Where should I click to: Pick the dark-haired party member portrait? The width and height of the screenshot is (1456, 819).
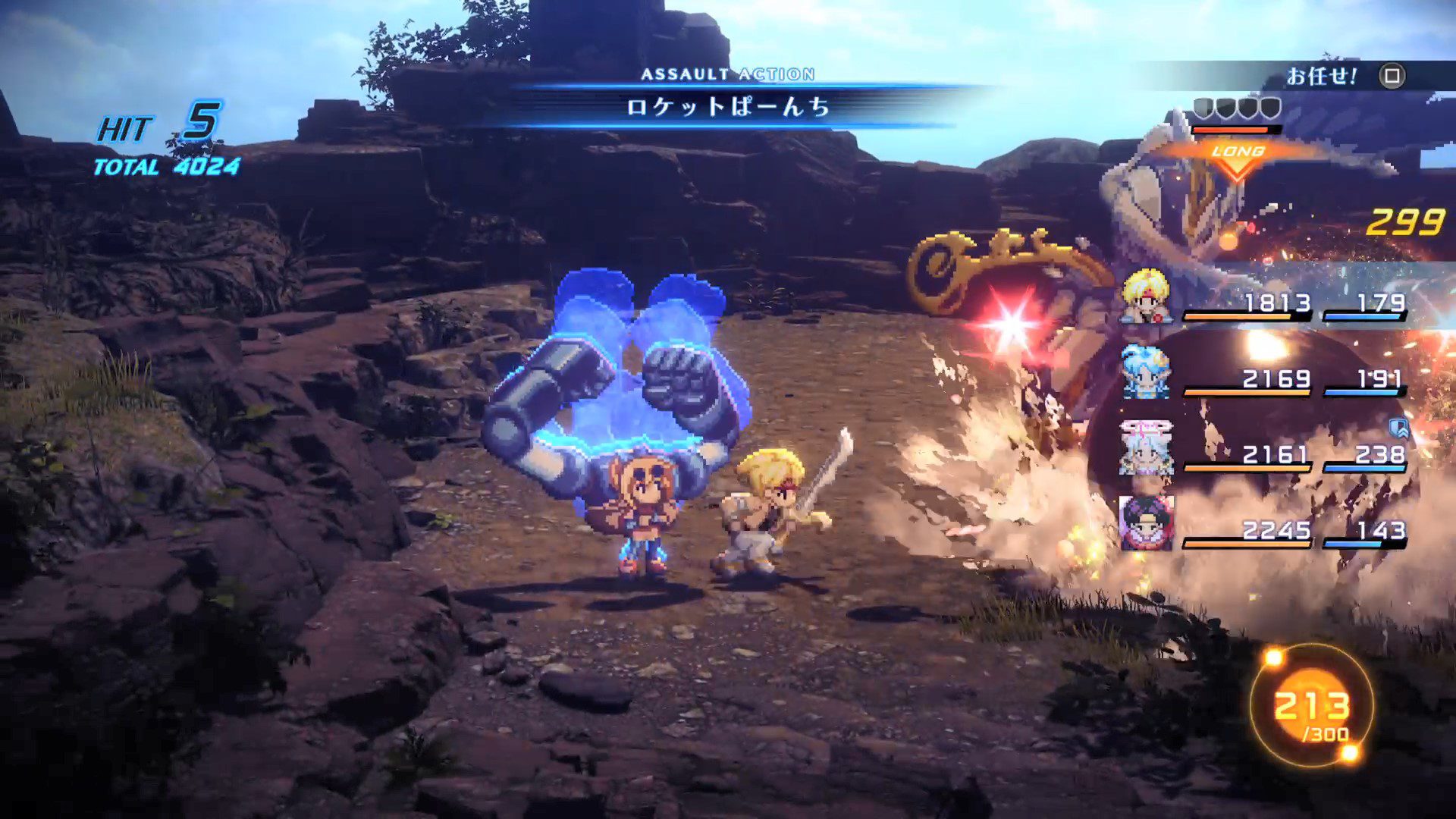click(1146, 523)
